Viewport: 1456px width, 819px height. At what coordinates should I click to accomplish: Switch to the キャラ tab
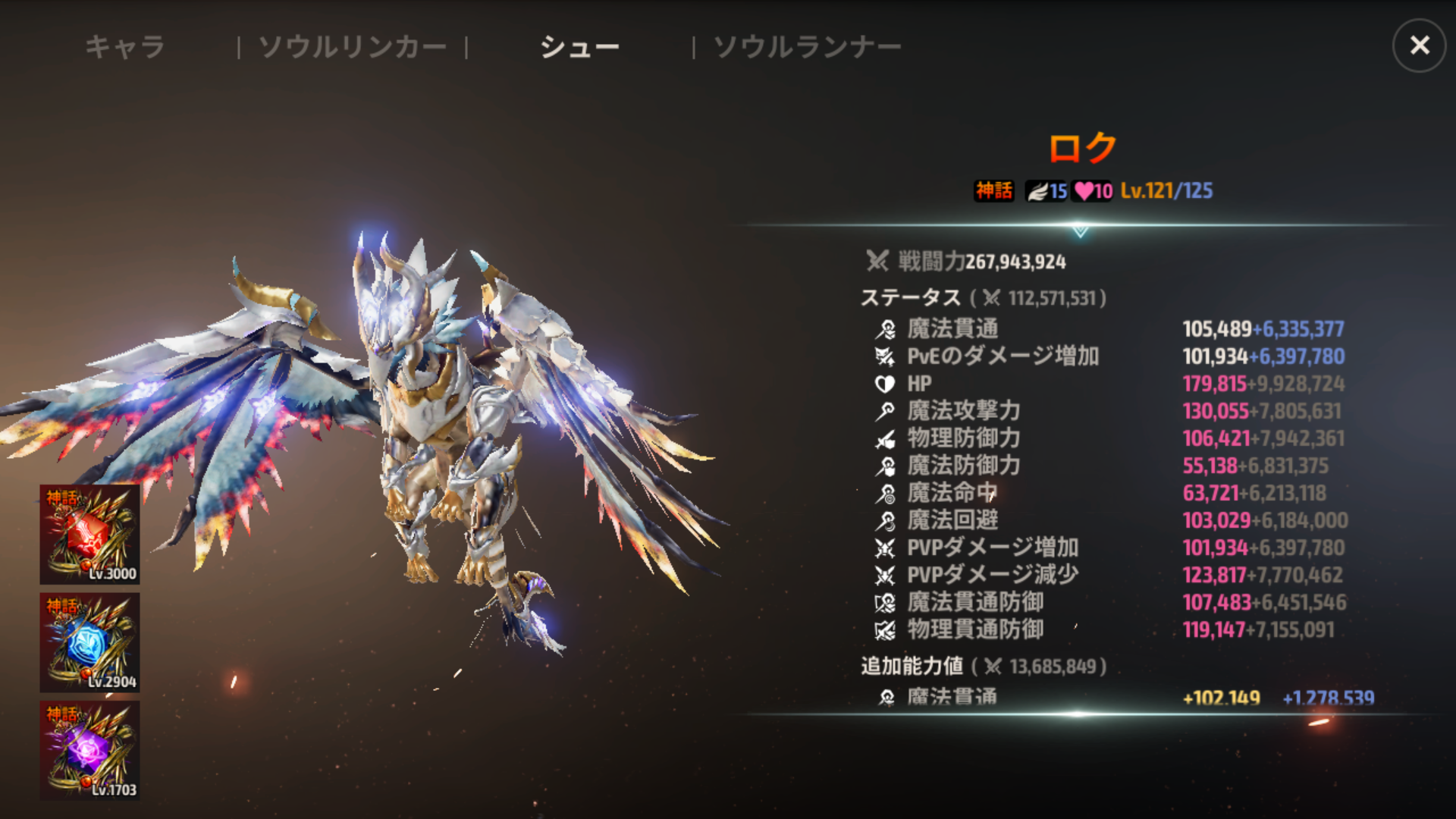pyautogui.click(x=125, y=47)
